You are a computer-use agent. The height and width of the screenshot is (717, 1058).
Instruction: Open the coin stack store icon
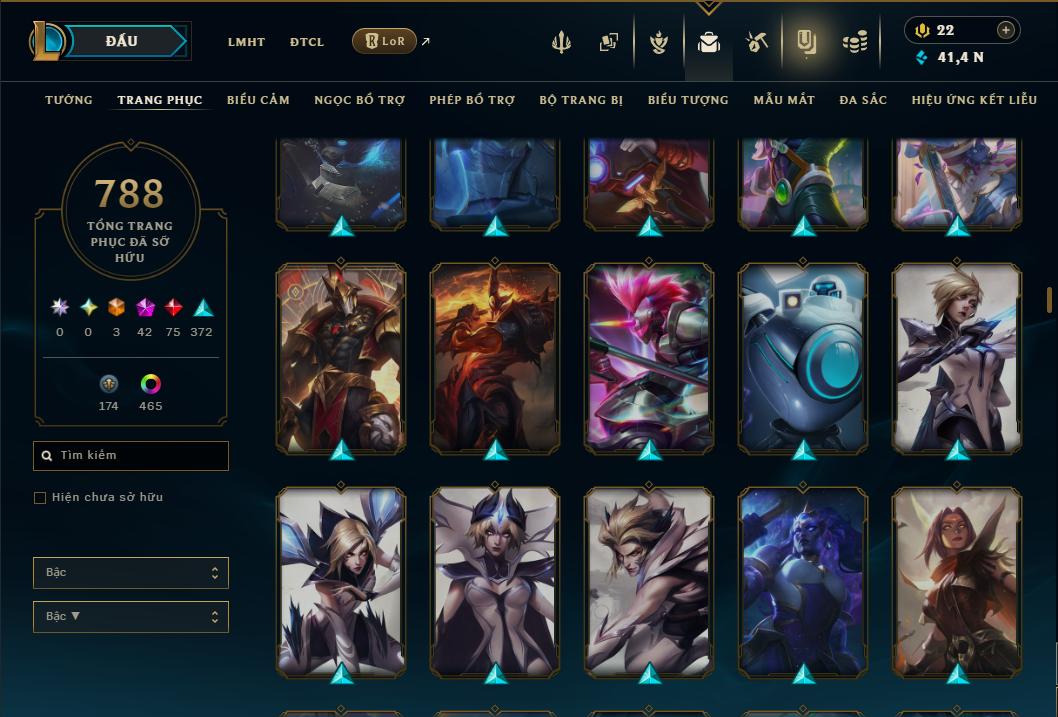854,42
